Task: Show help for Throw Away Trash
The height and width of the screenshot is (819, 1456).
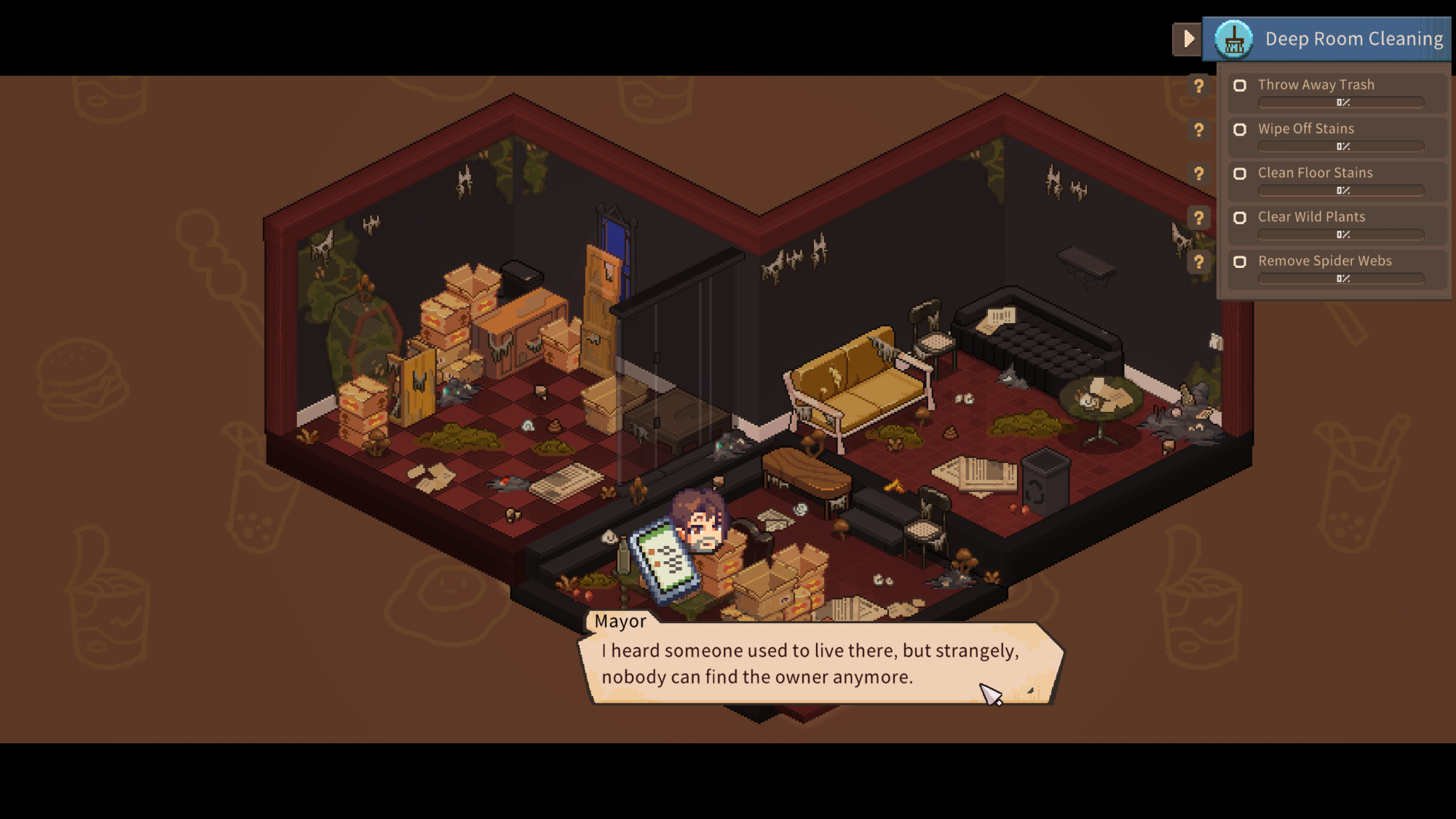Action: 1198,86
